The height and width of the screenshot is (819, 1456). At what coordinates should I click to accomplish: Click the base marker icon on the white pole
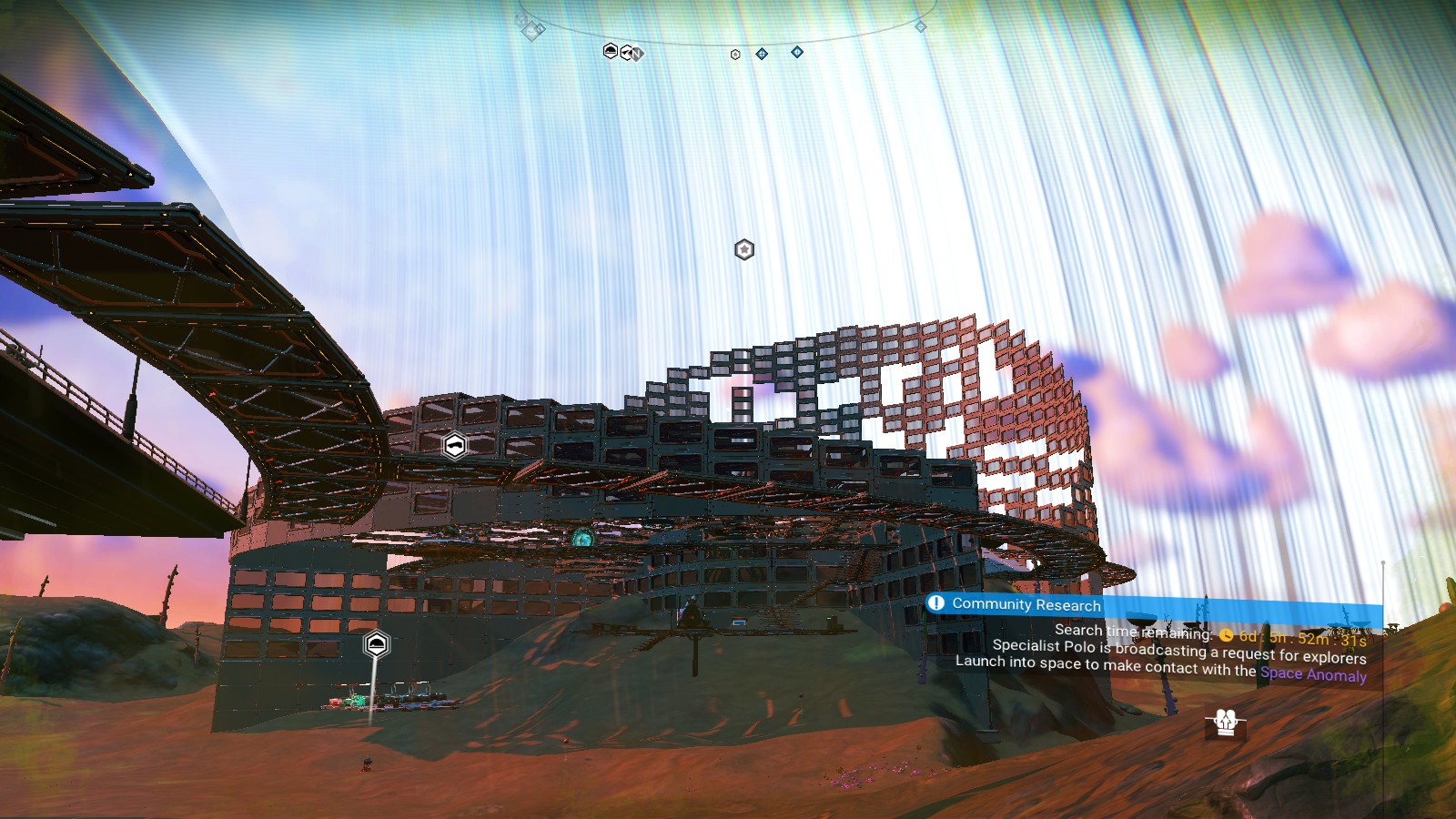[375, 644]
